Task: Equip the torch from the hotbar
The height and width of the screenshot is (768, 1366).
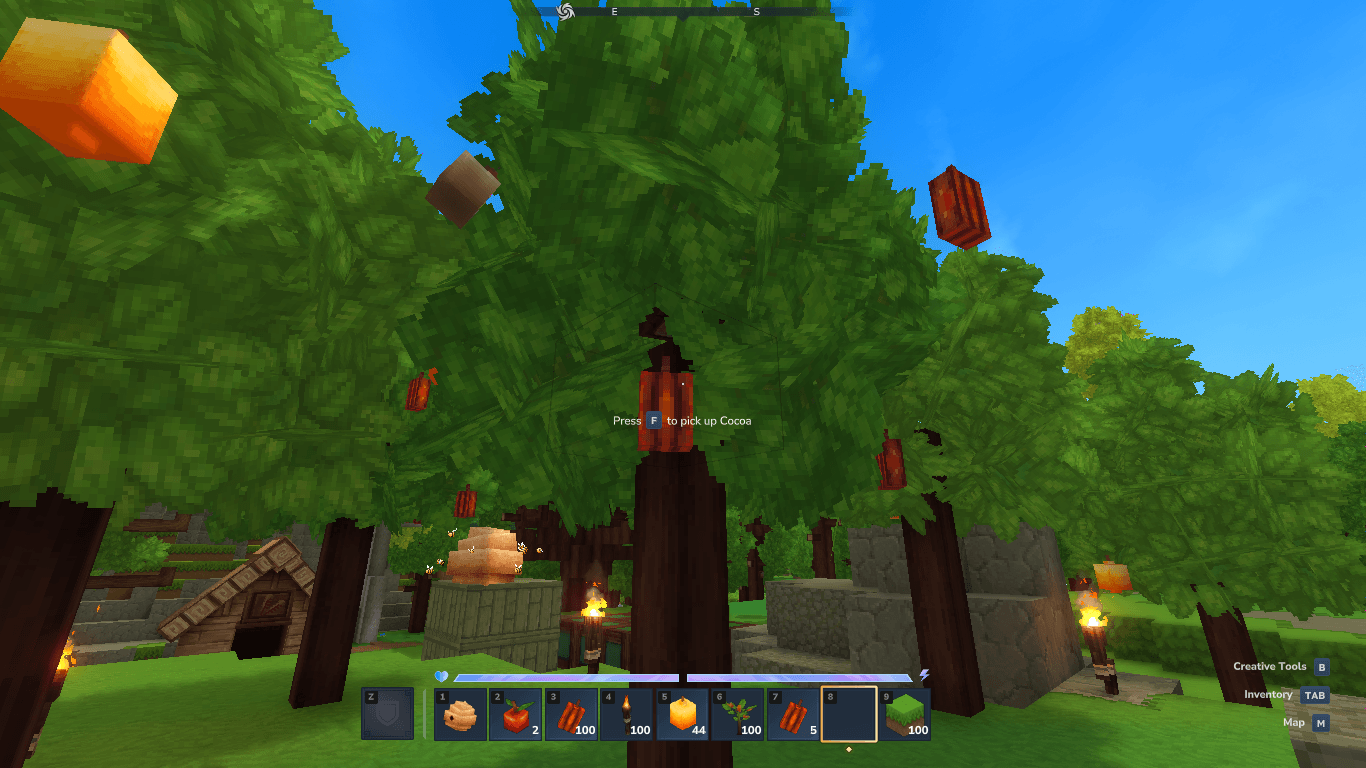Action: [x=627, y=714]
